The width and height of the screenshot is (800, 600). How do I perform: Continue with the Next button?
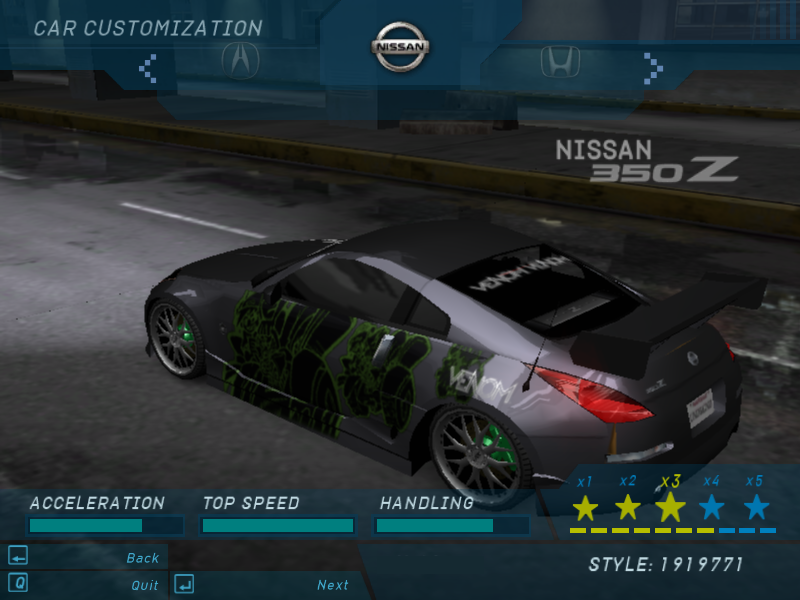(x=333, y=585)
